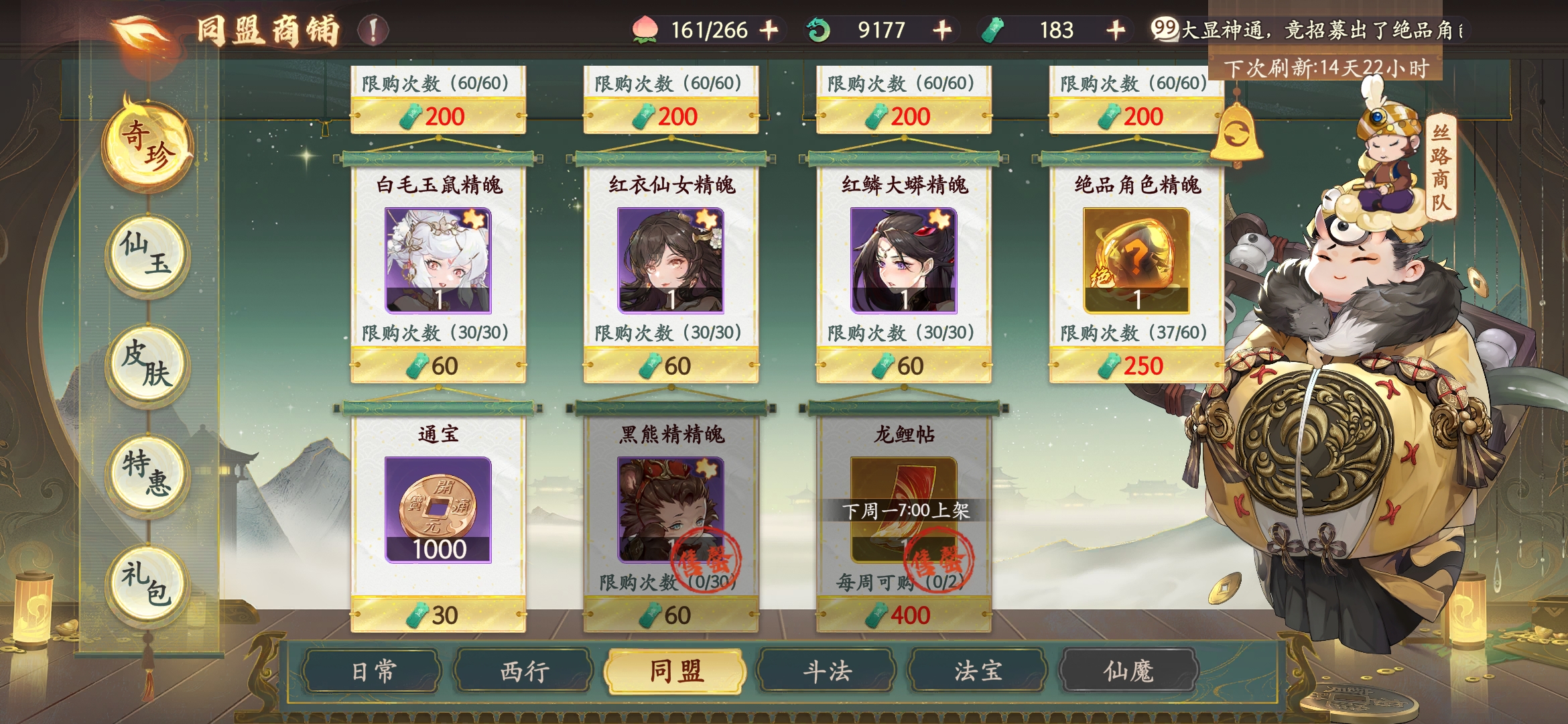Show the 特惠 category
This screenshot has width=1568, height=724.
tap(147, 475)
